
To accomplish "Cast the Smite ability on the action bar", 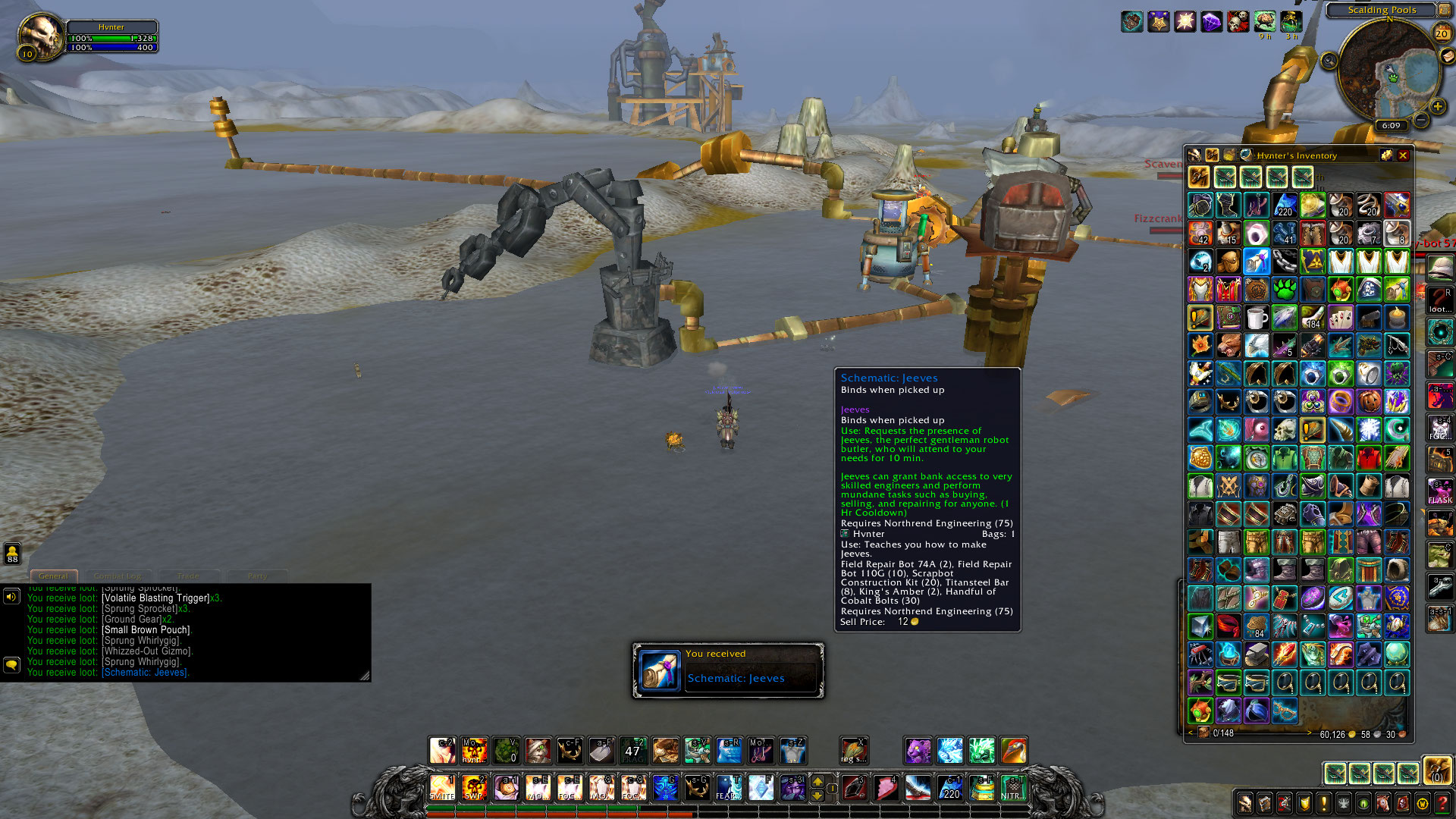I will pos(442,788).
